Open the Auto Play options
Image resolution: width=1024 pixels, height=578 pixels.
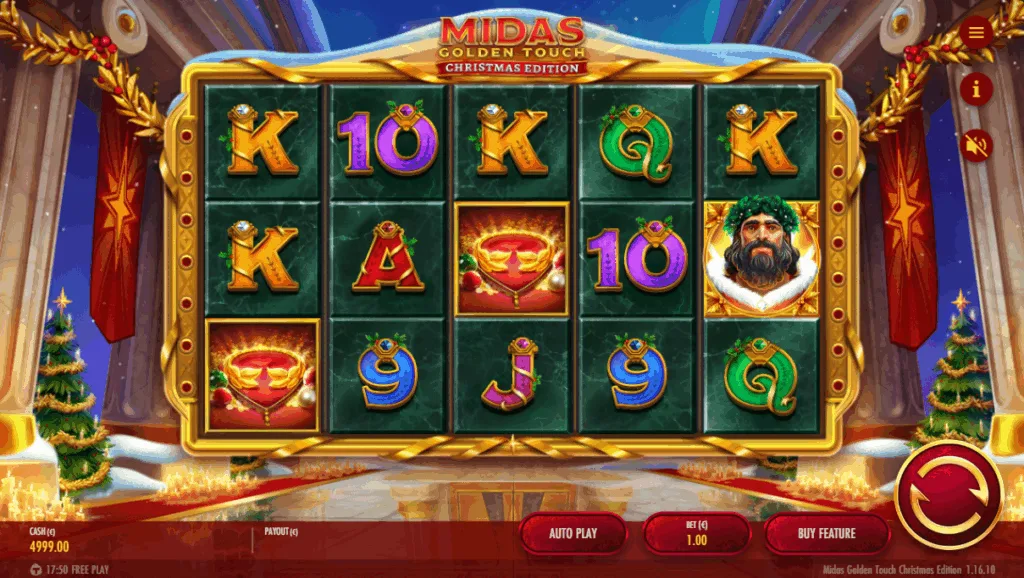(x=573, y=533)
